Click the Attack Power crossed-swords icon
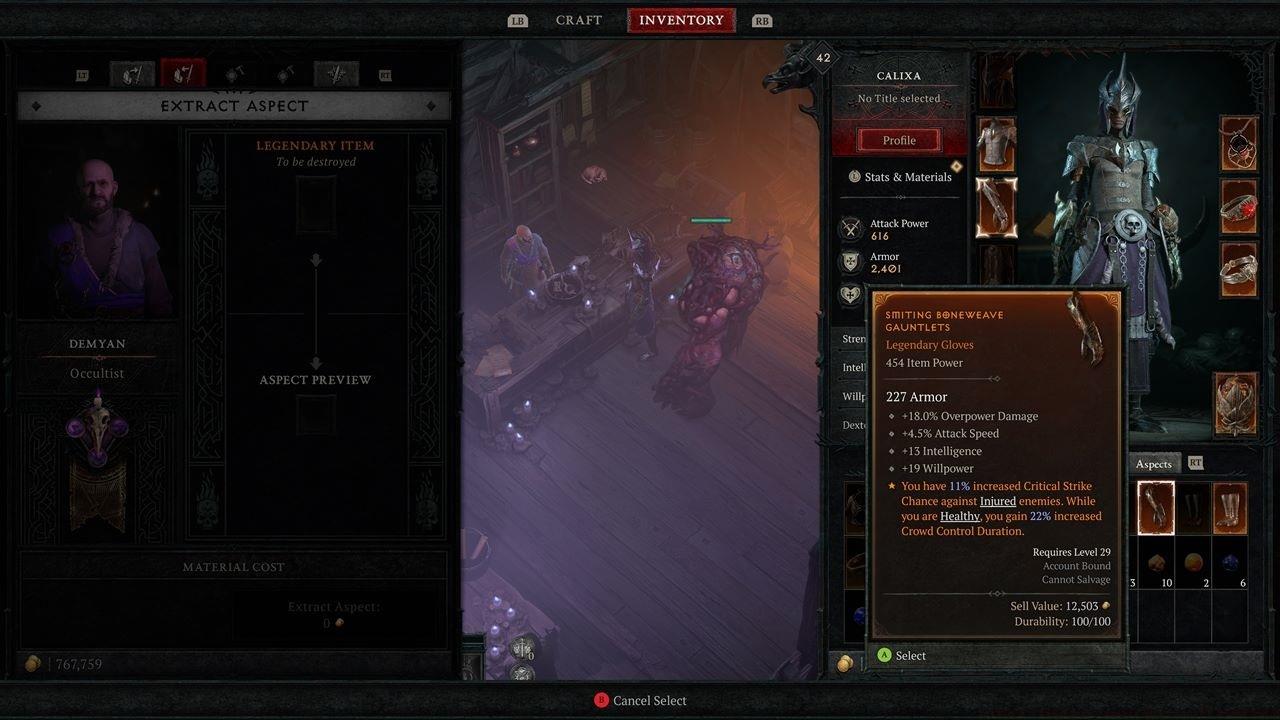1280x720 pixels. pos(849,227)
